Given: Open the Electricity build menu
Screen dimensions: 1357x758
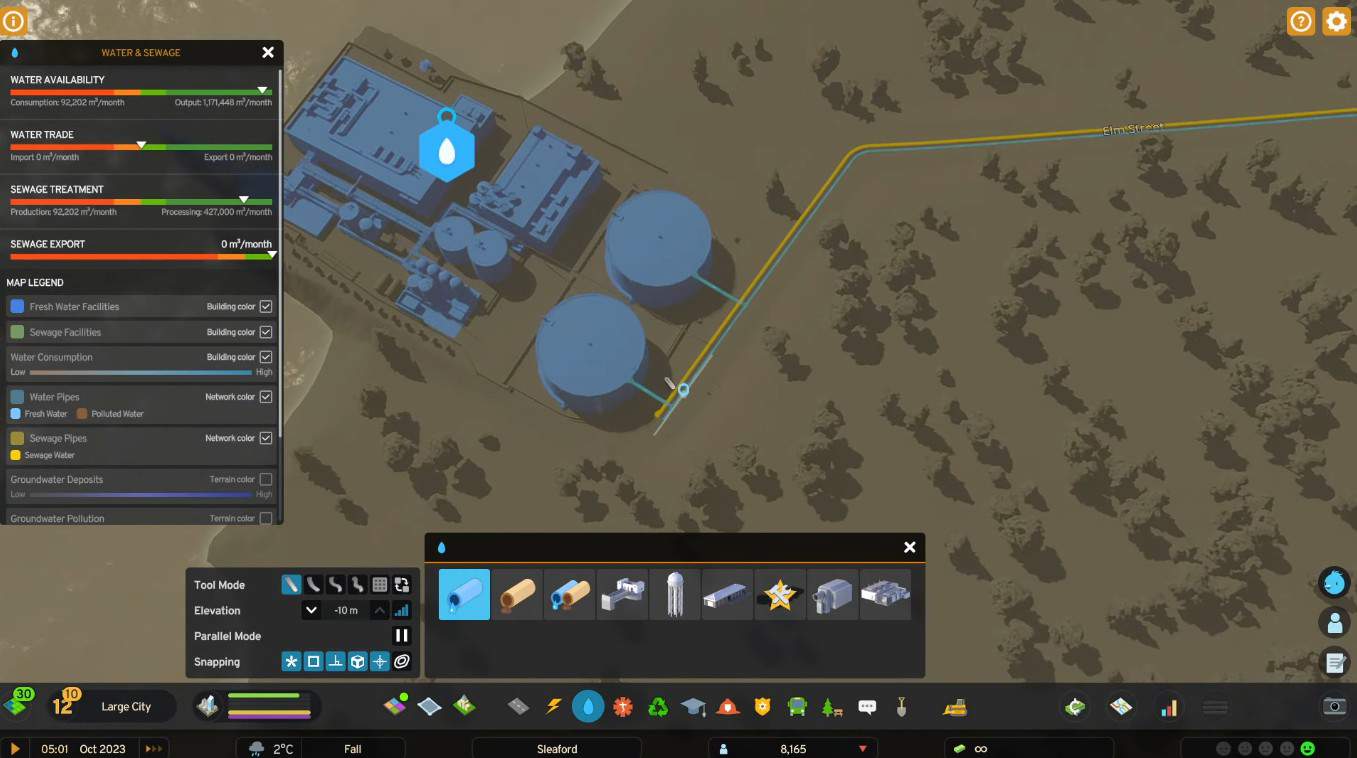Looking at the screenshot, I should [x=553, y=707].
